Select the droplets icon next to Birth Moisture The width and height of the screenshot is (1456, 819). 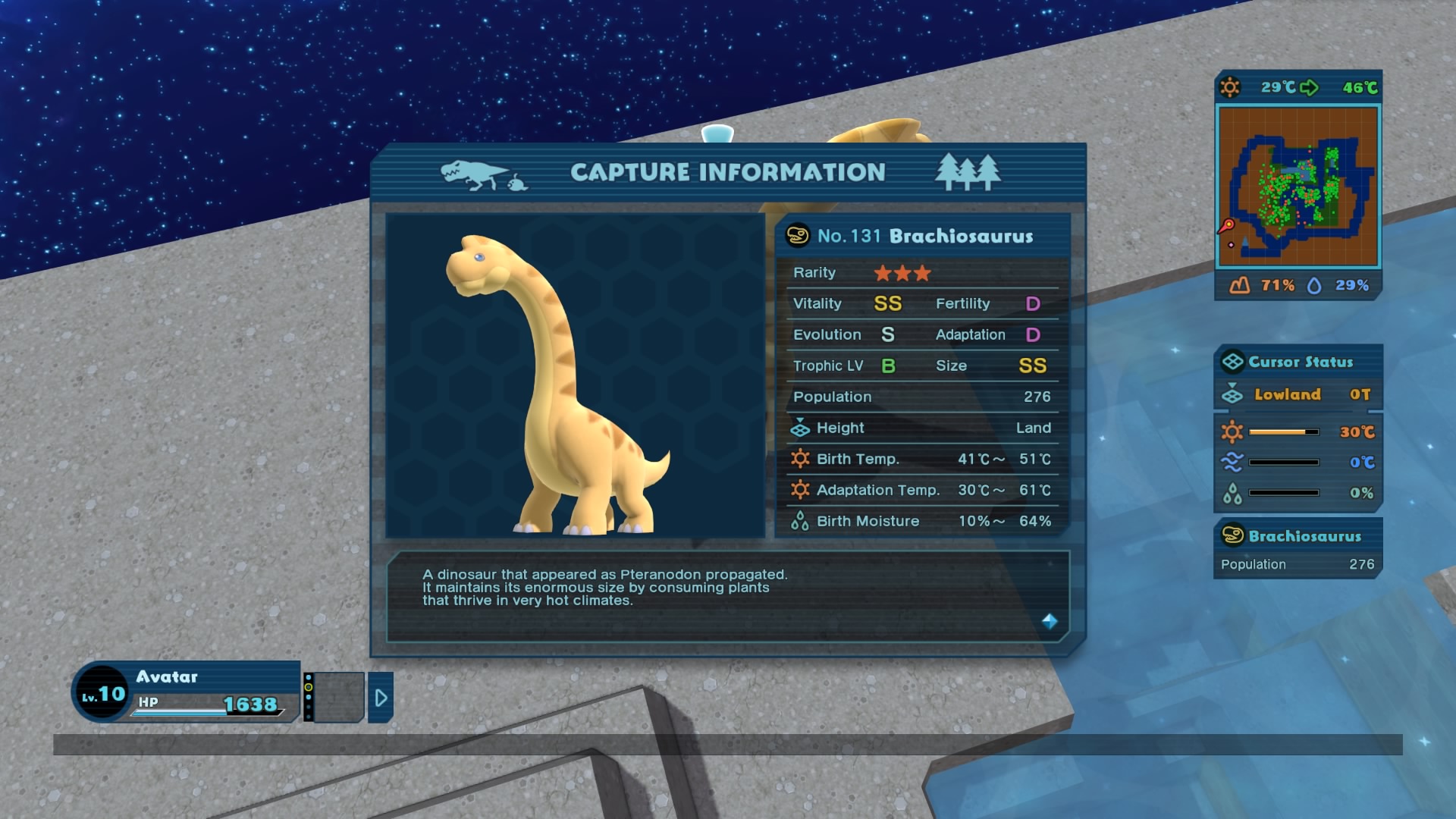pyautogui.click(x=799, y=521)
